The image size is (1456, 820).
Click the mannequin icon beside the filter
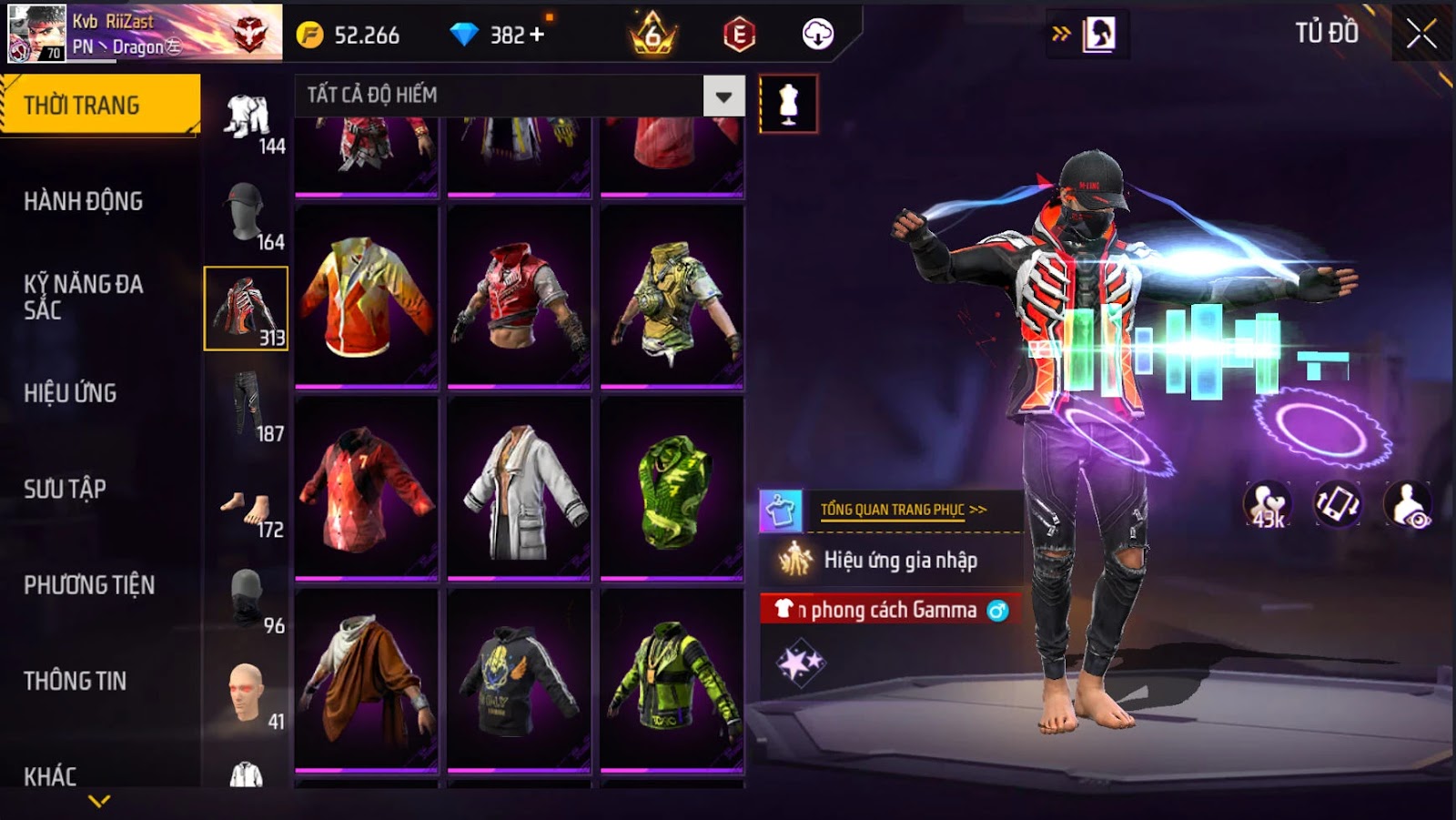[788, 105]
